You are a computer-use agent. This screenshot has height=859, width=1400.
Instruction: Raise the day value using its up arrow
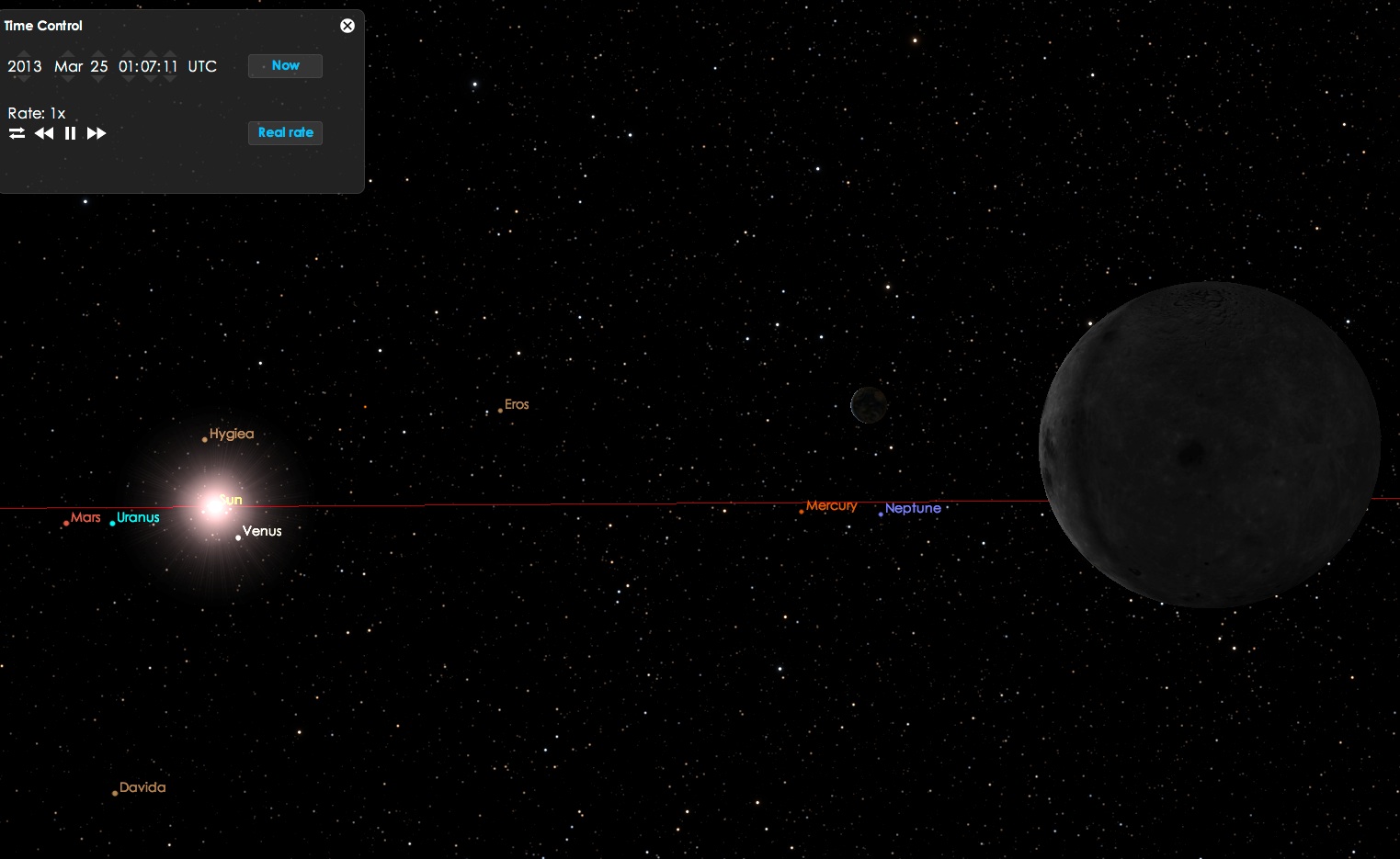pyautogui.click(x=99, y=53)
